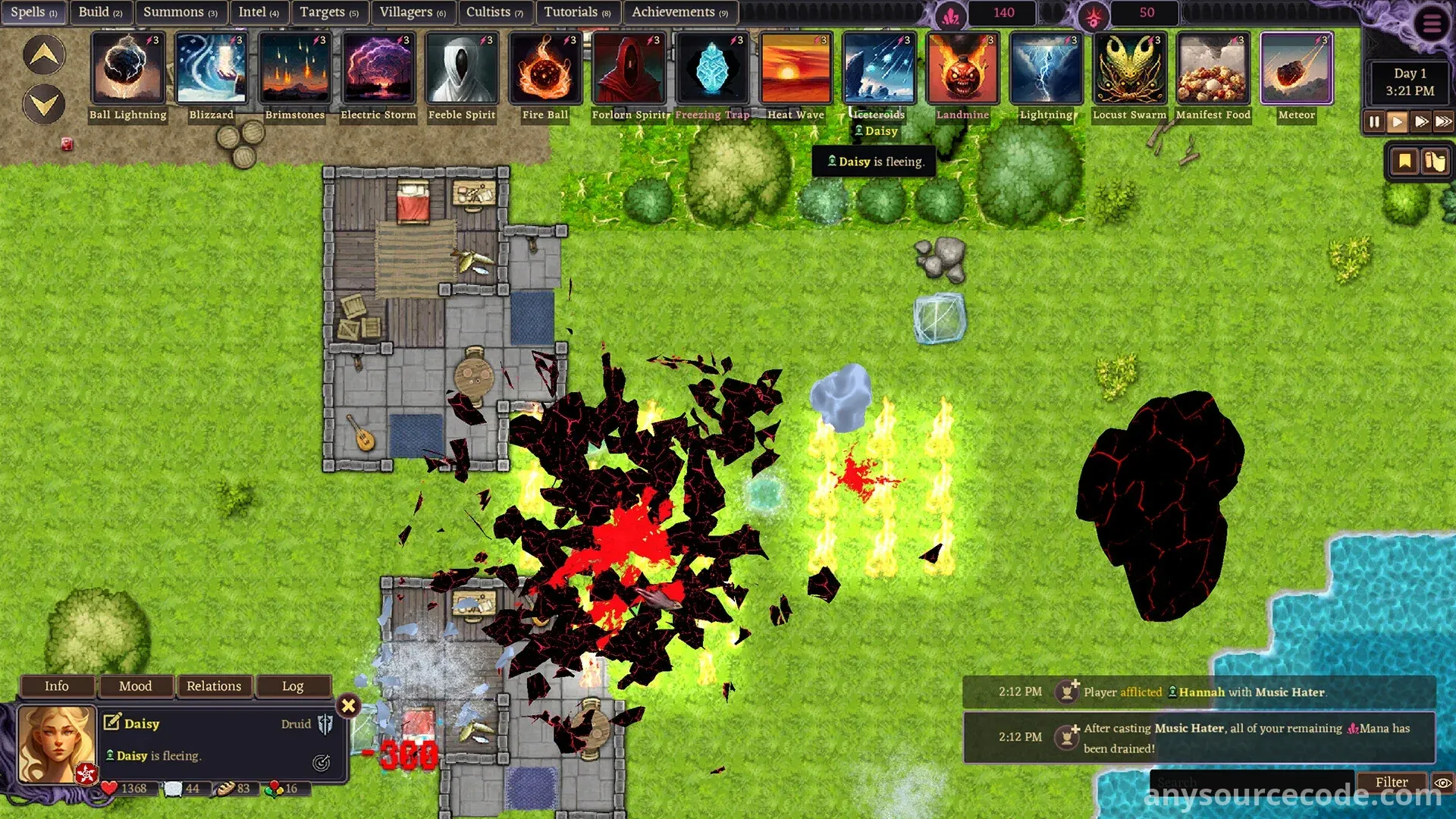Select the Locust Swarm spell
Screen dimensions: 1456x819
pyautogui.click(x=1129, y=69)
